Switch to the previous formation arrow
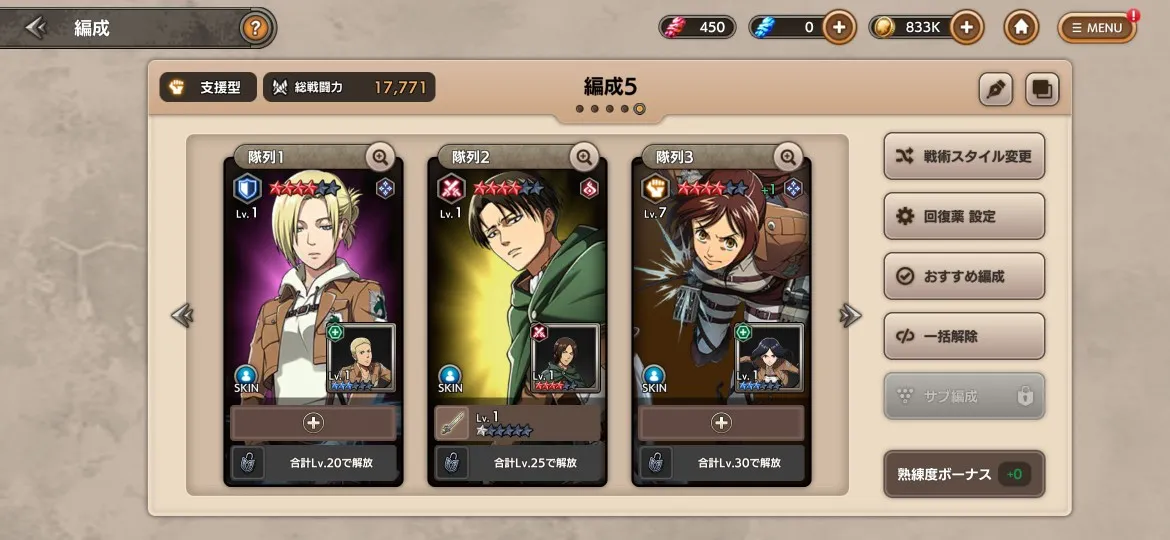 click(182, 316)
